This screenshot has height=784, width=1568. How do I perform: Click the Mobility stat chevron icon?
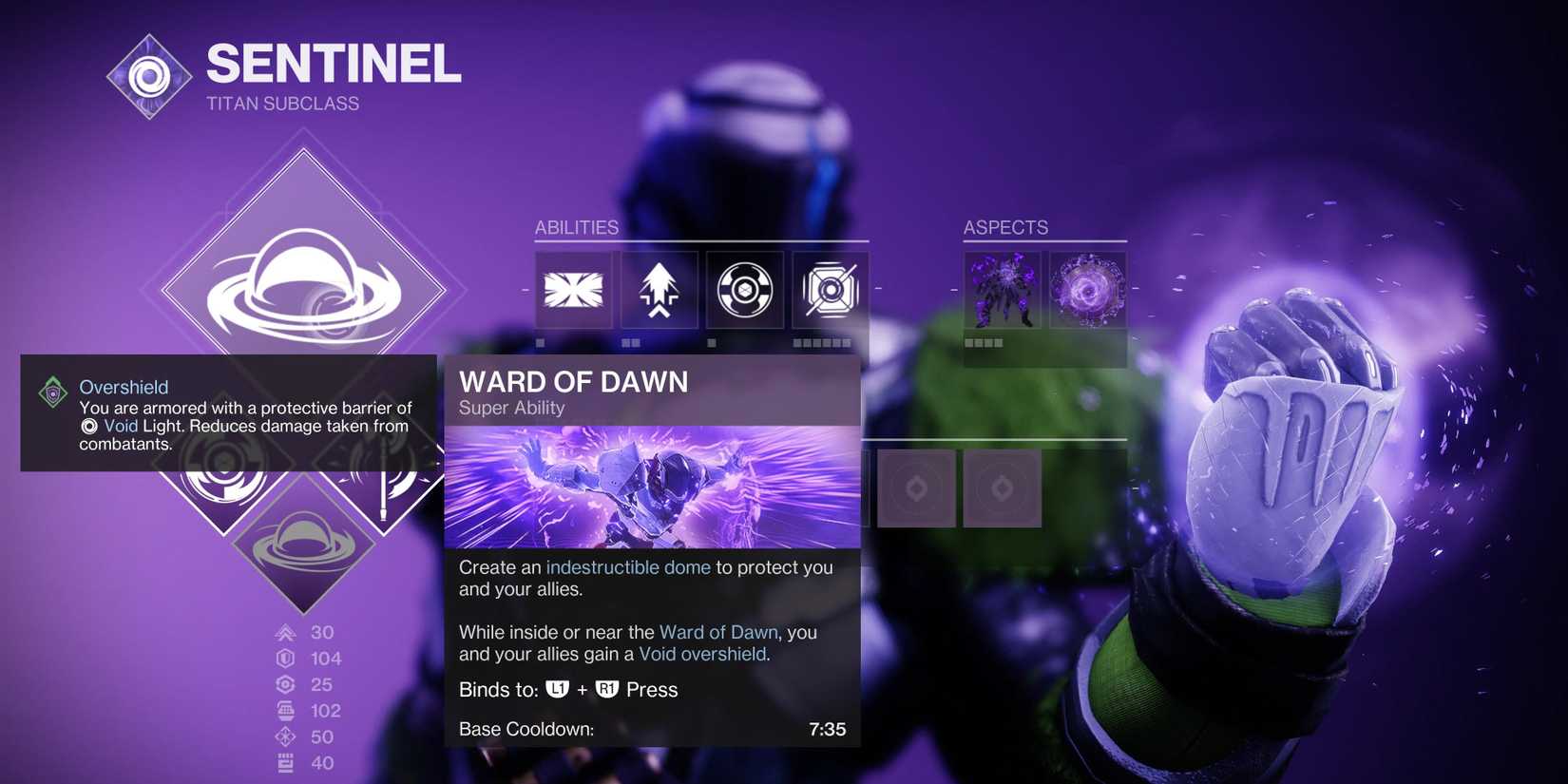[x=283, y=631]
